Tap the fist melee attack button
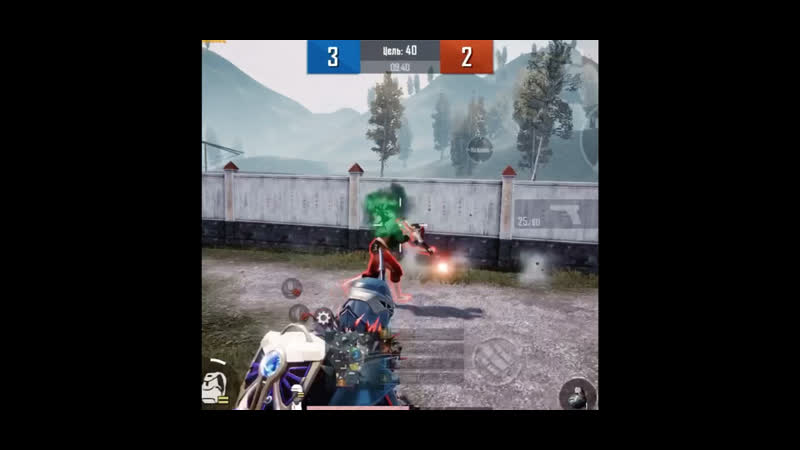 497,358
